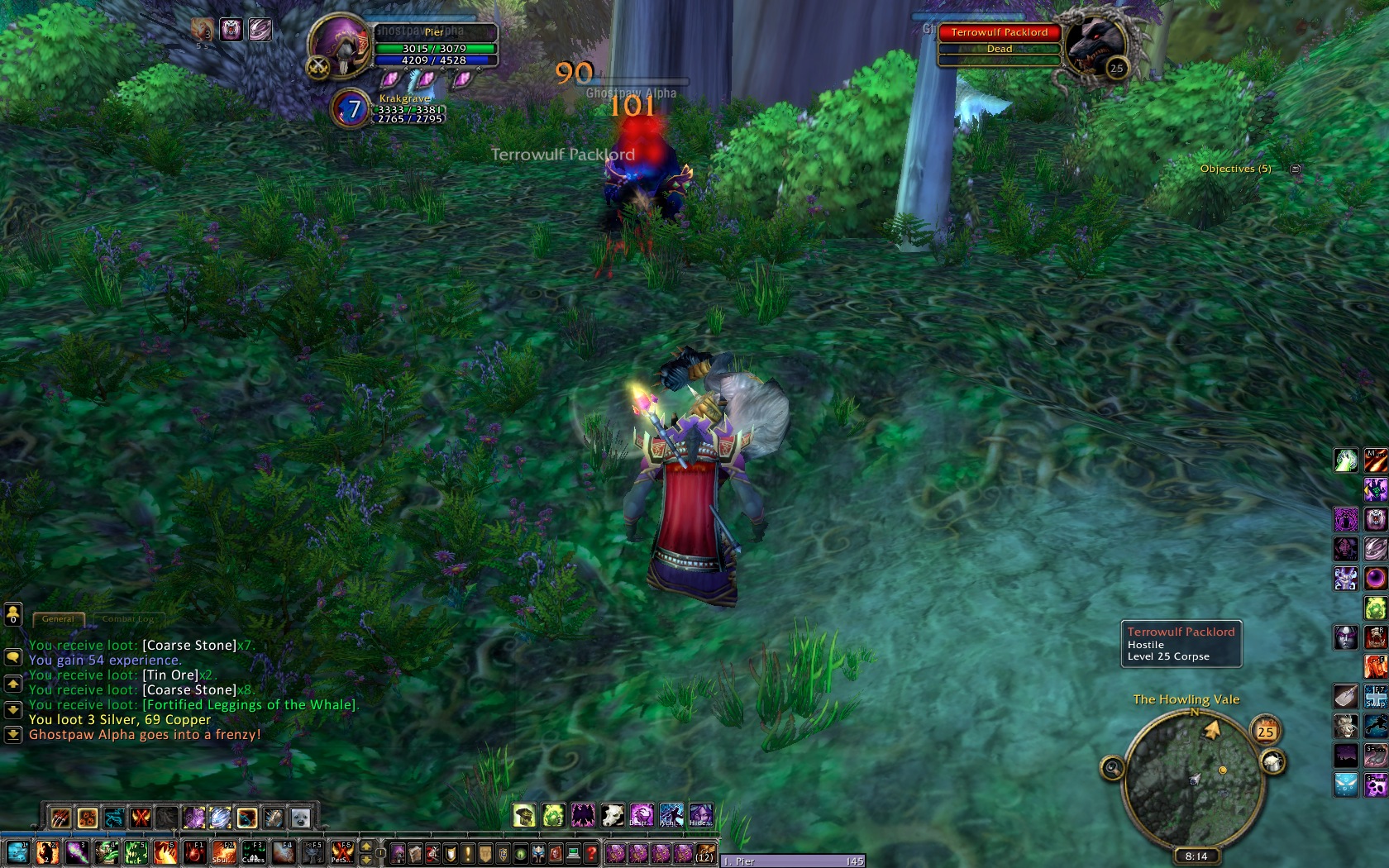
Task: Select the pet frame Krakgrave
Action: click(x=352, y=108)
